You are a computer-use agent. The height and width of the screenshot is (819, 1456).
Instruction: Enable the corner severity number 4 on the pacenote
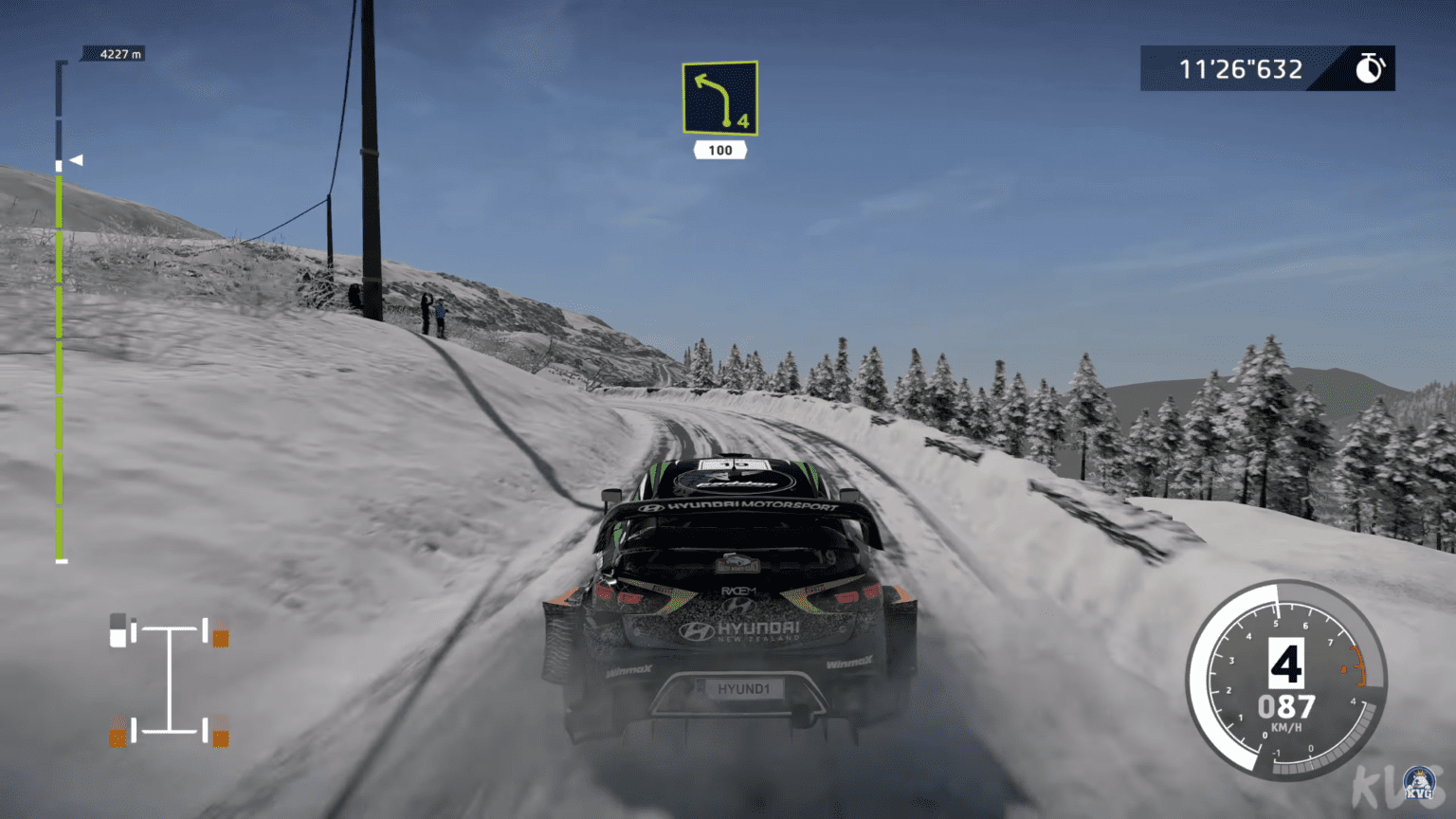click(742, 120)
